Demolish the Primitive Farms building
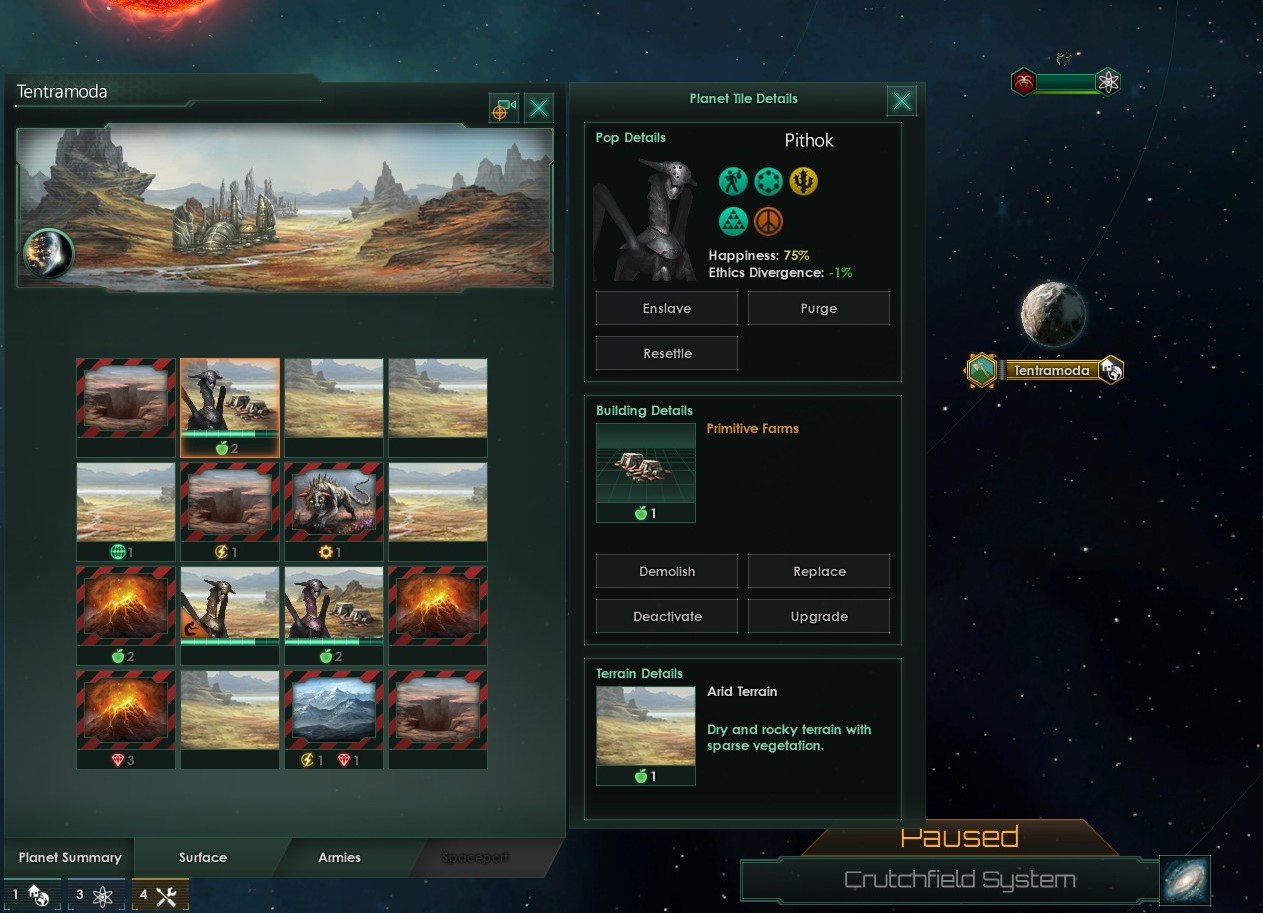 [x=666, y=571]
